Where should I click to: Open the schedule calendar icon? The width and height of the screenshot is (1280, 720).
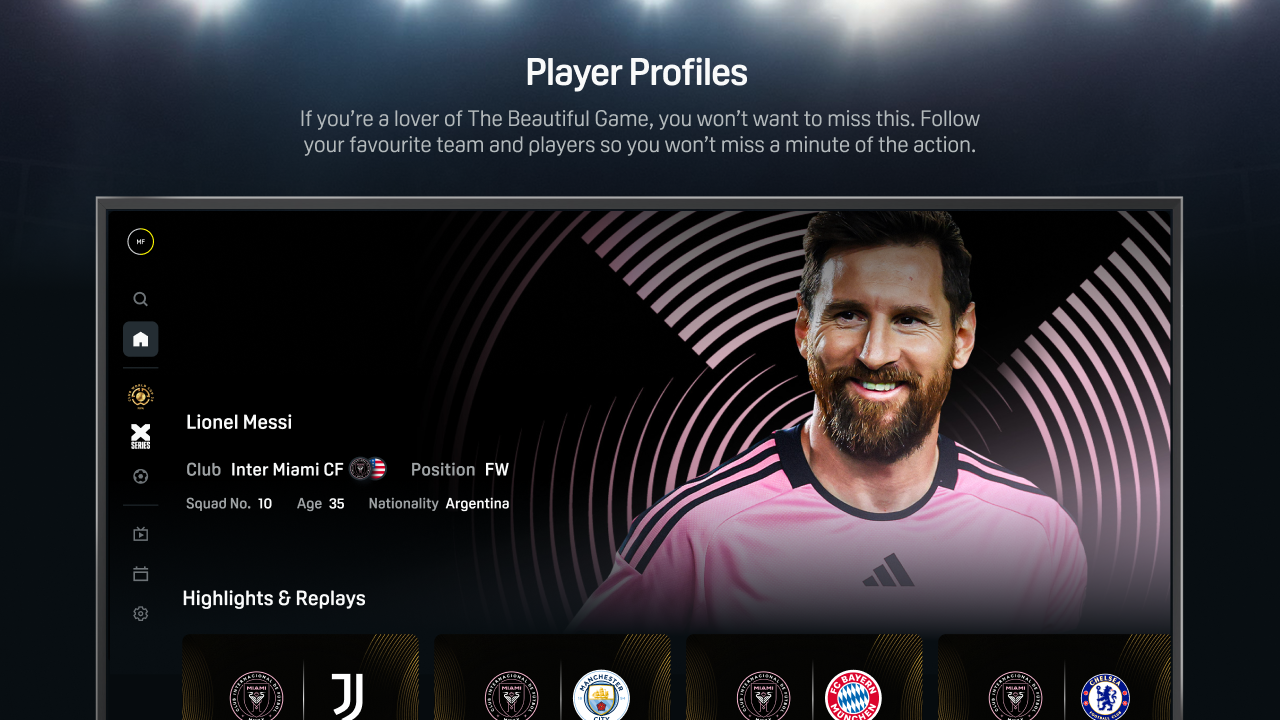[x=140, y=573]
